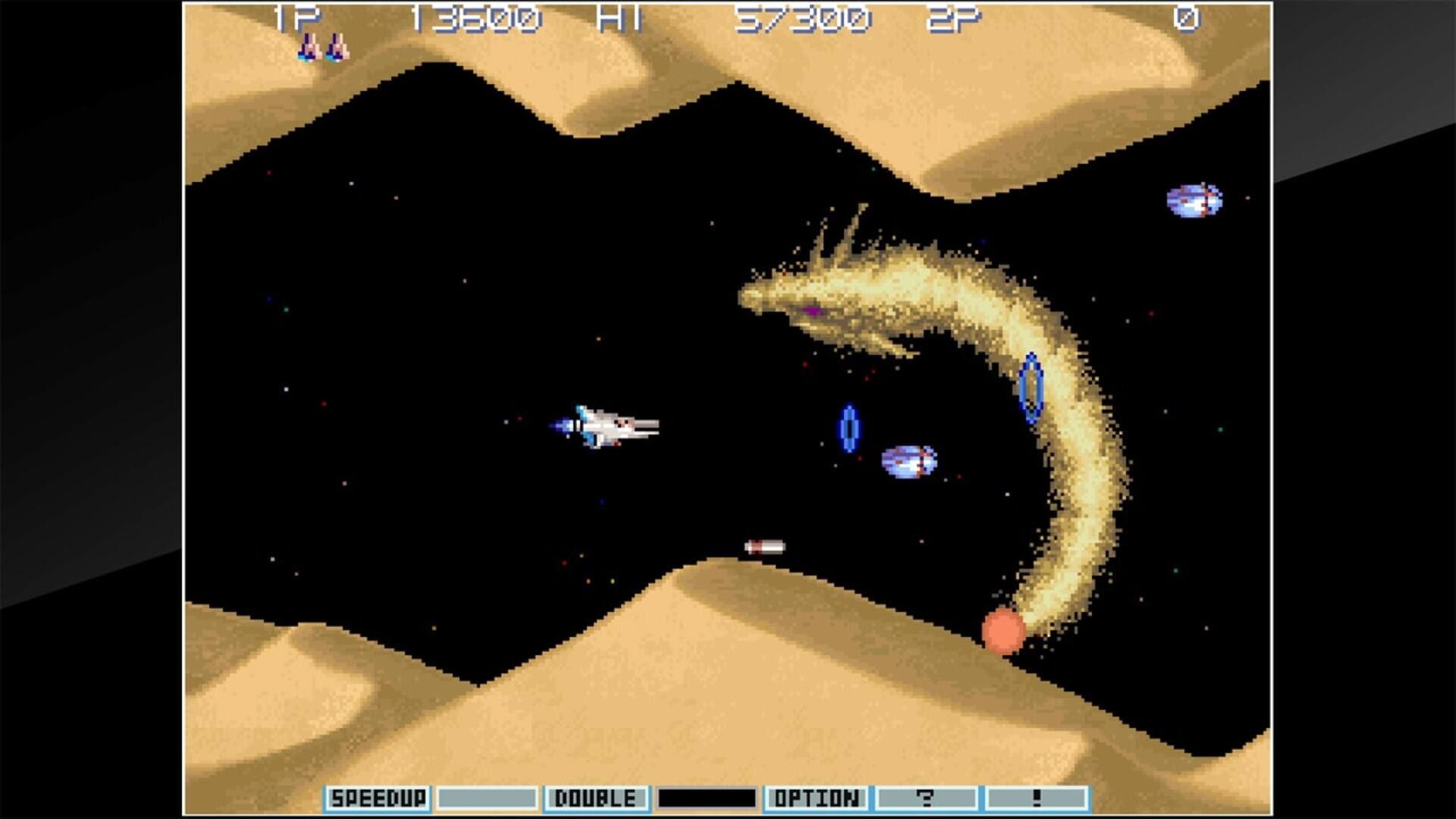1456x819 pixels.
Task: Select the OPTION power-up slot
Action: [x=816, y=798]
